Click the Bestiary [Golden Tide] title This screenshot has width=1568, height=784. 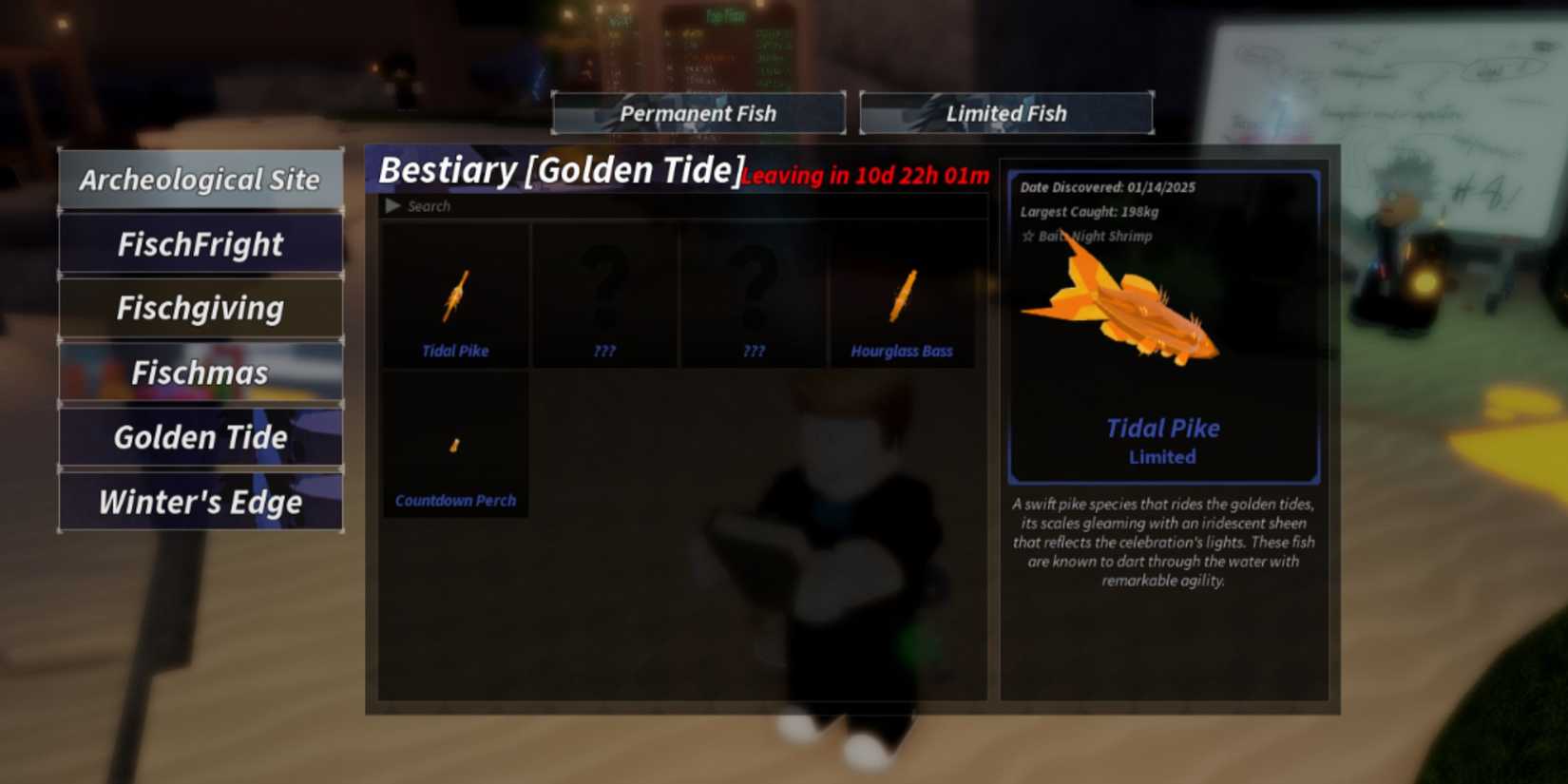[559, 170]
